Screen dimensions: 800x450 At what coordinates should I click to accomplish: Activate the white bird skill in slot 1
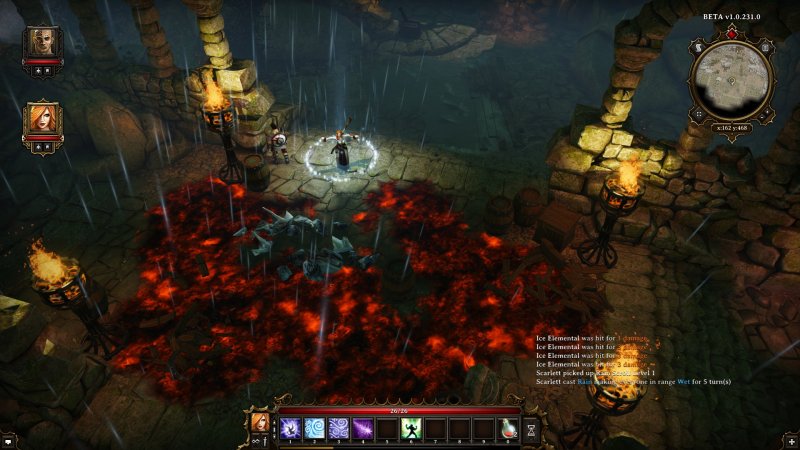click(291, 428)
